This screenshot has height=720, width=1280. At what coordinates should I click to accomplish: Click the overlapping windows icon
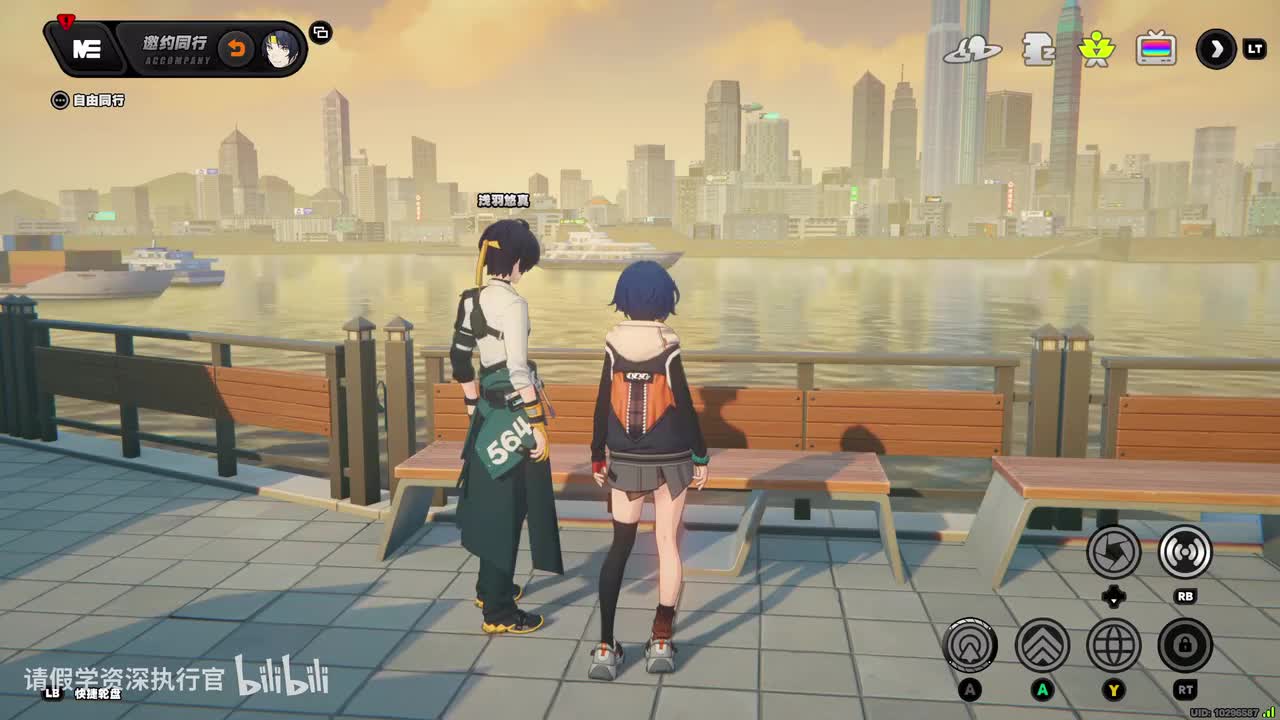(x=321, y=33)
